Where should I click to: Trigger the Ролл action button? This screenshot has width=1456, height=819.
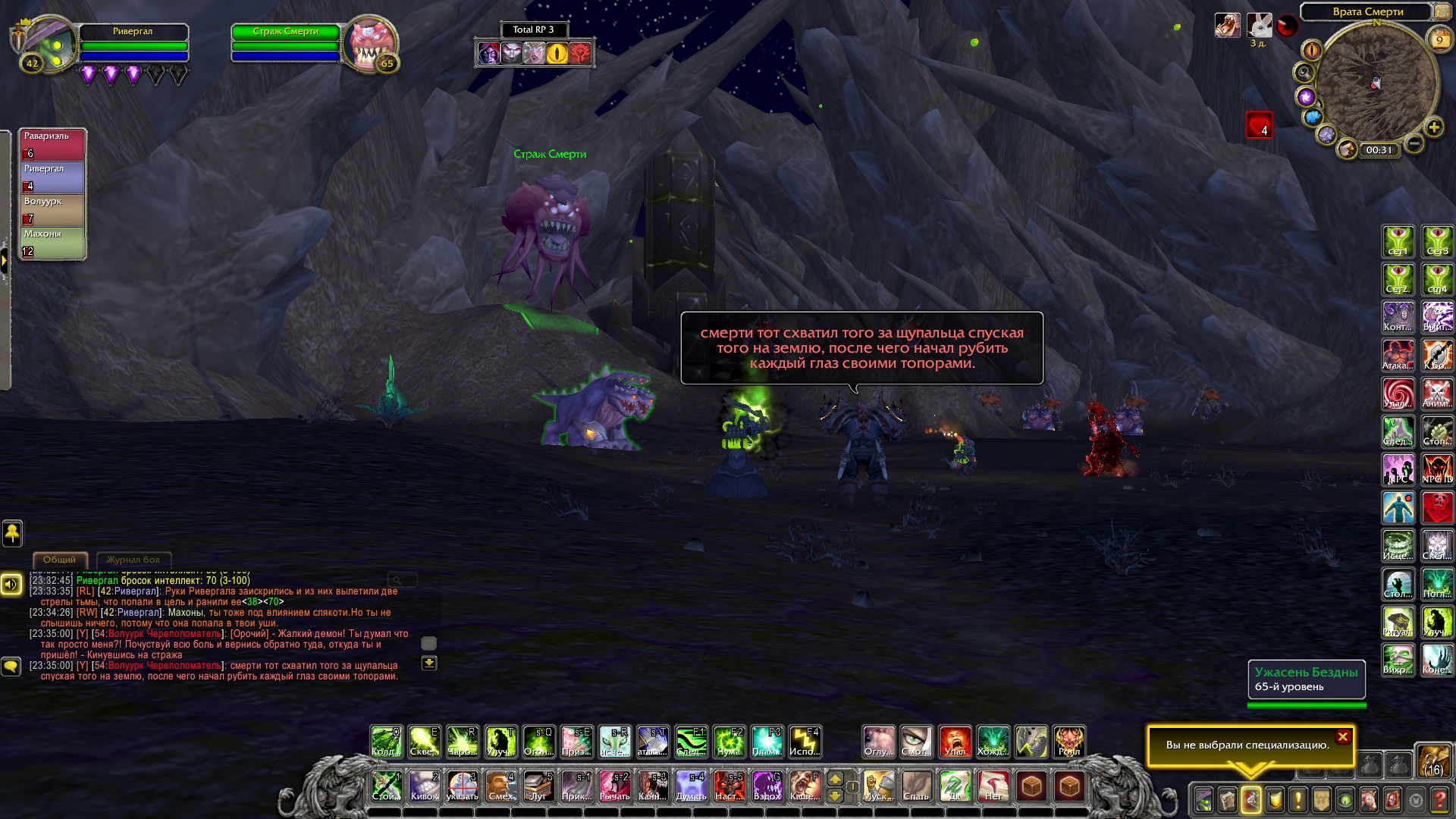pyautogui.click(x=1069, y=742)
